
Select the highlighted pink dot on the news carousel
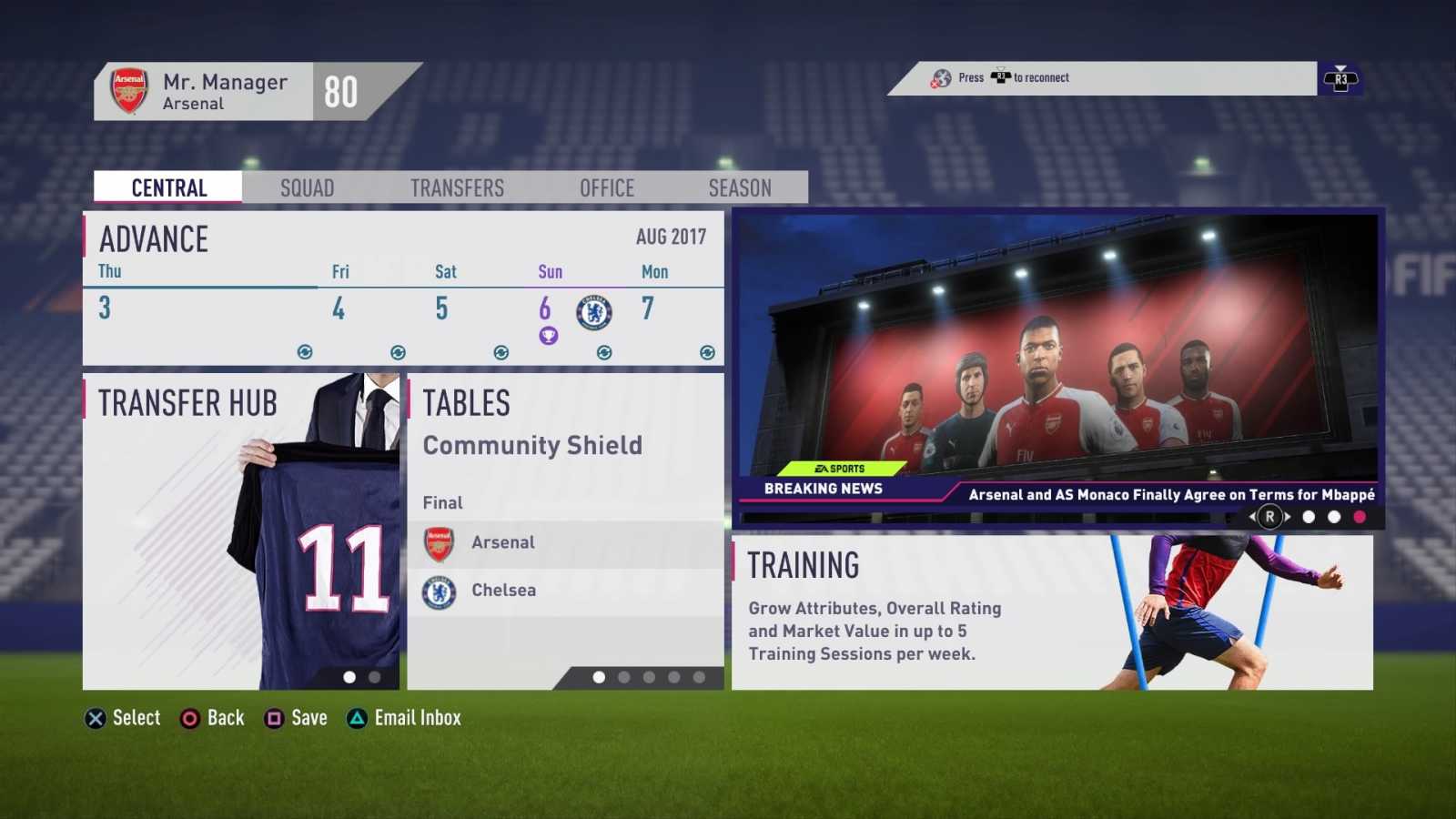click(1359, 517)
